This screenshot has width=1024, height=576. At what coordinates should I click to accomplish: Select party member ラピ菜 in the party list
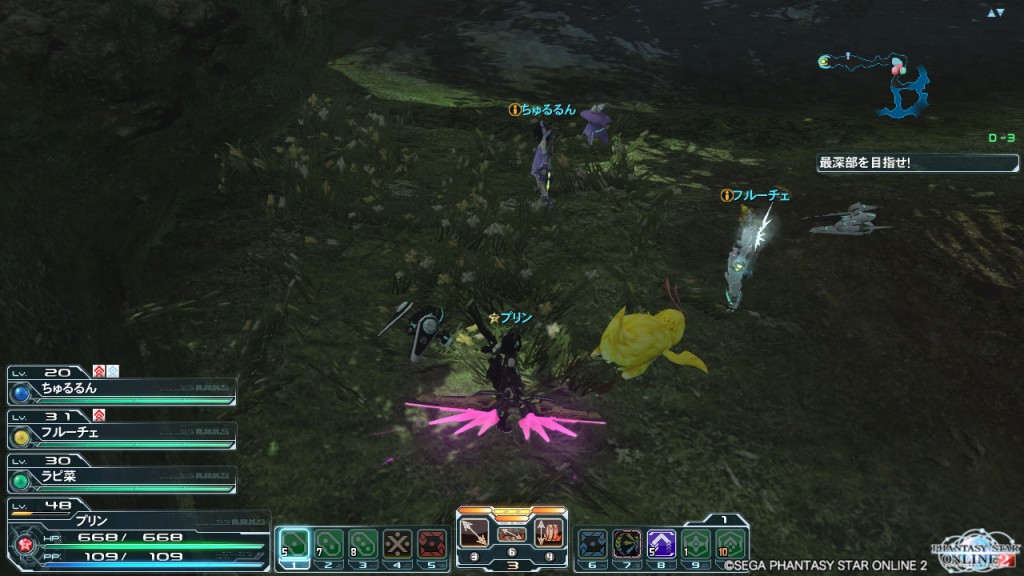(120, 478)
